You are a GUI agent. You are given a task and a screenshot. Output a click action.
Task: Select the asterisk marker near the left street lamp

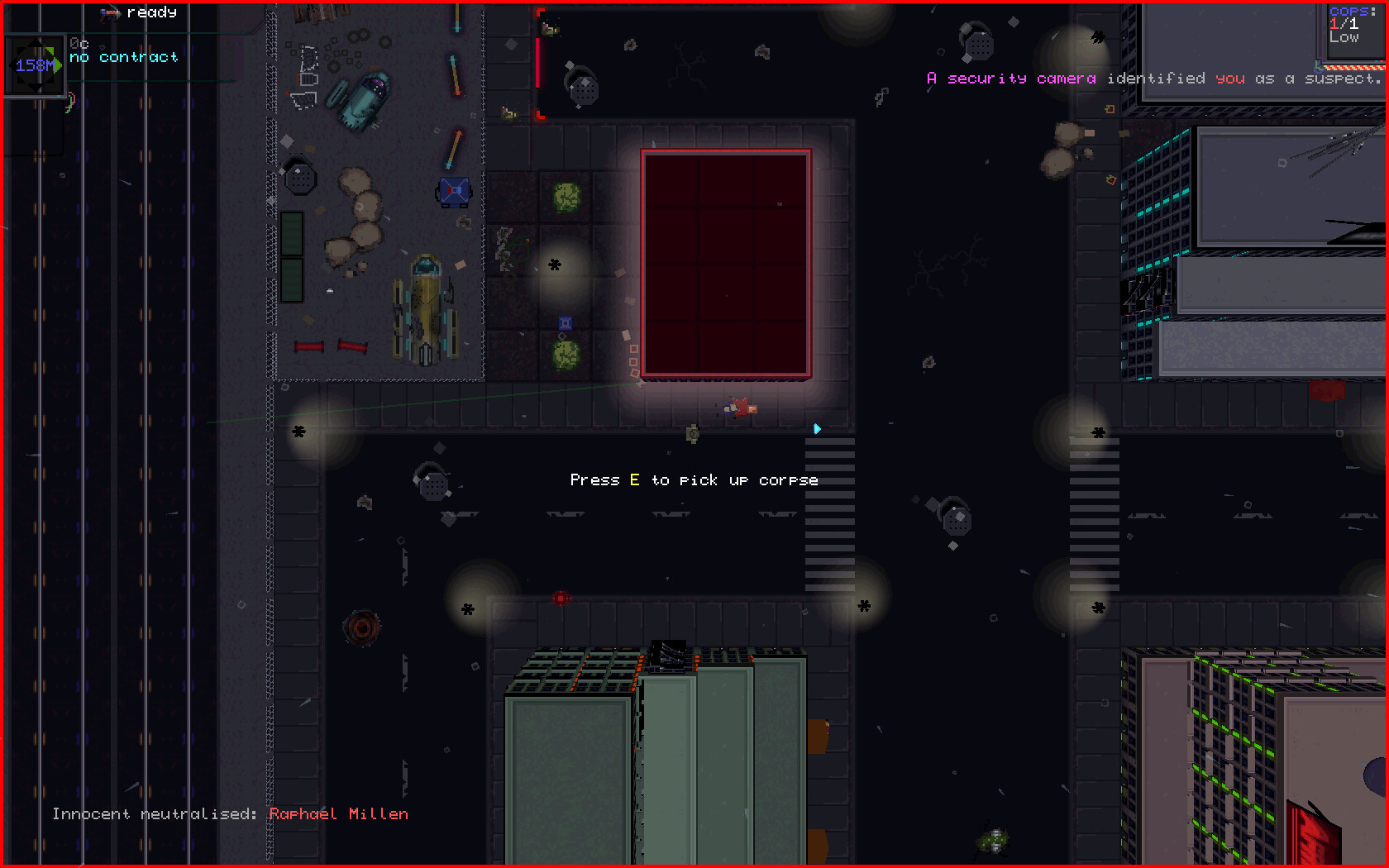(x=298, y=432)
